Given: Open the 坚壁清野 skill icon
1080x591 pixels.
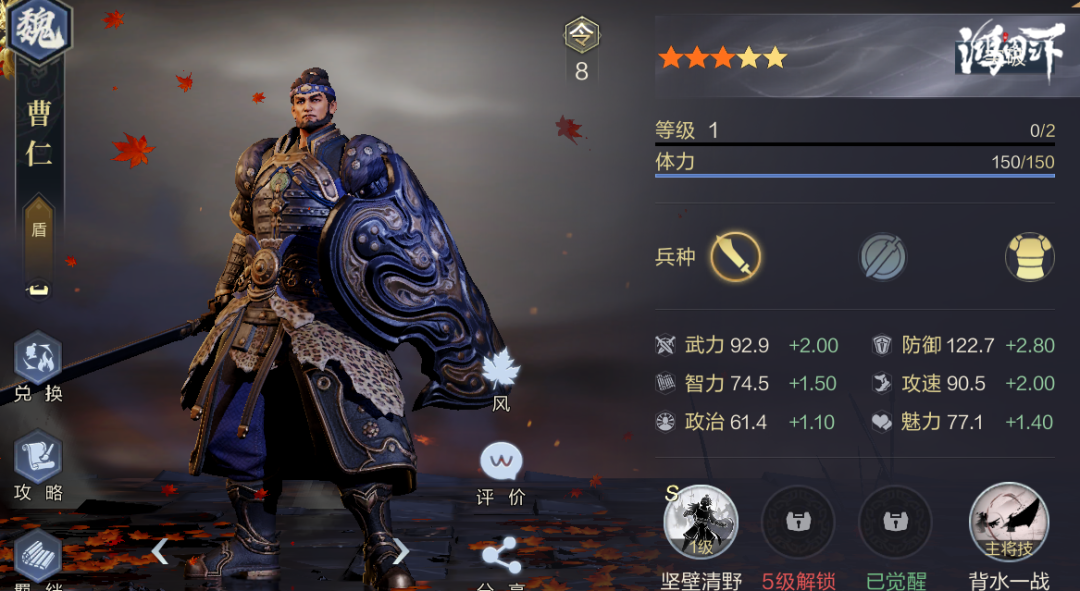Looking at the screenshot, I should click(700, 523).
